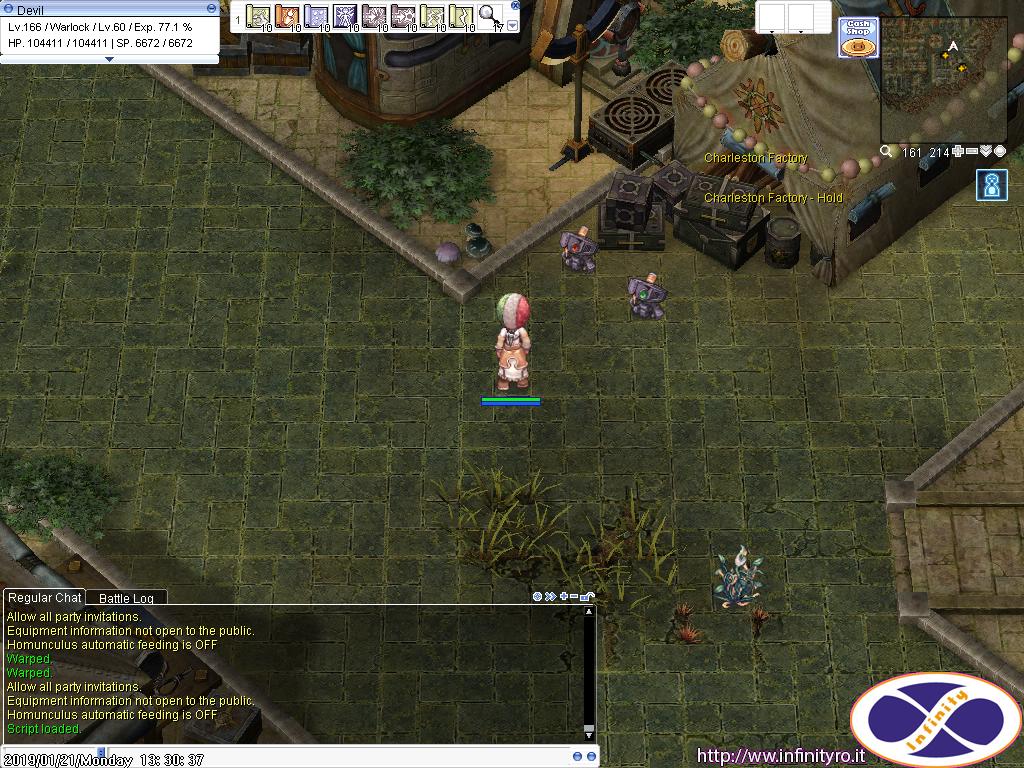Viewport: 1024px width, 768px height.
Task: Click the blue hourglass status icon
Action: [992, 185]
